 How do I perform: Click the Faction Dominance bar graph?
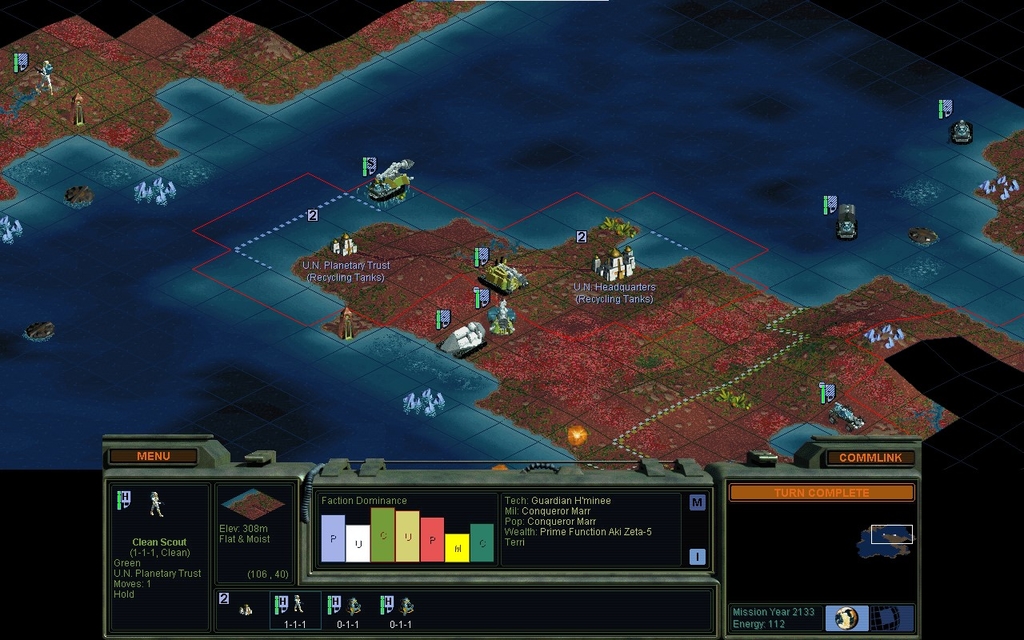coord(407,534)
